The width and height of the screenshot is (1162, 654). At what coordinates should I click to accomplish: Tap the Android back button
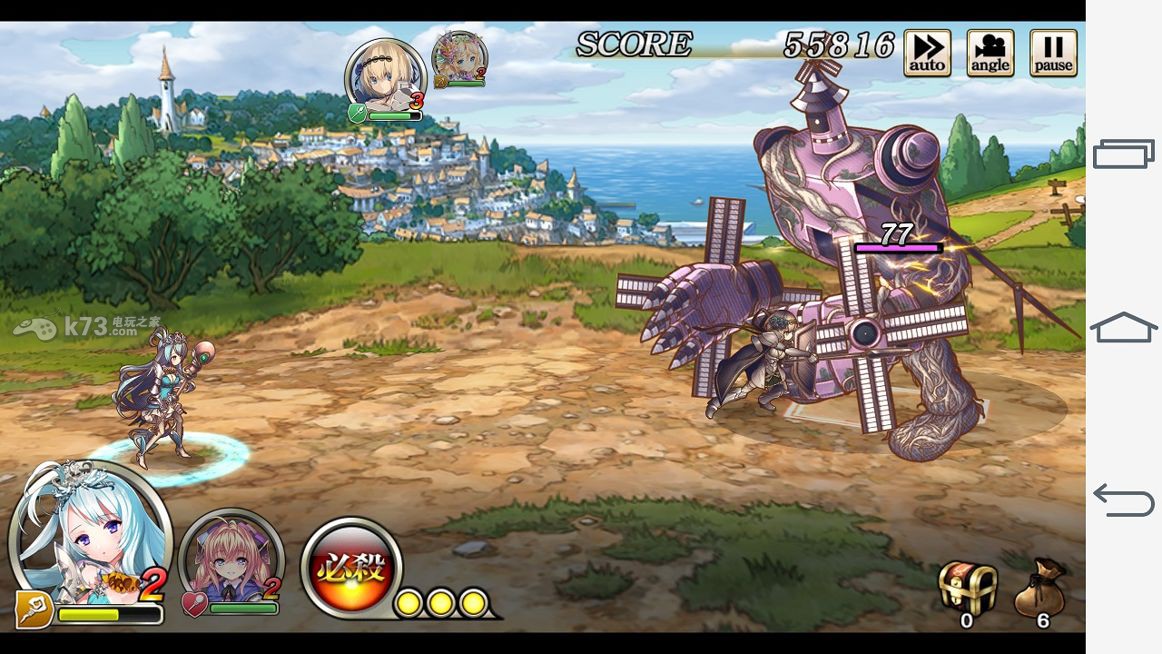(x=1123, y=498)
